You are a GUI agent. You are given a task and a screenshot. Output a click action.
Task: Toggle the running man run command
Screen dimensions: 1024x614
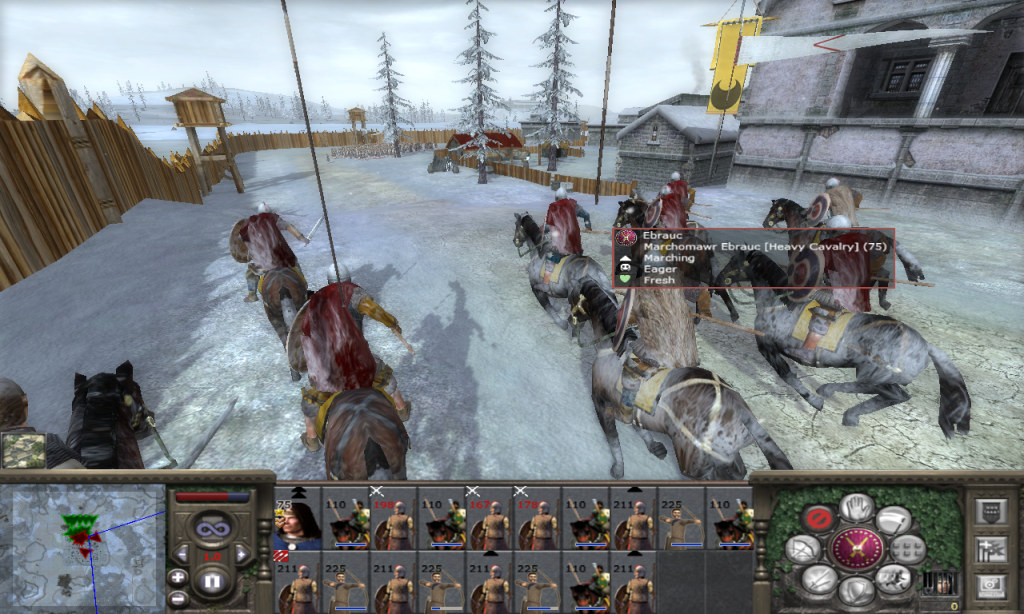tap(892, 579)
